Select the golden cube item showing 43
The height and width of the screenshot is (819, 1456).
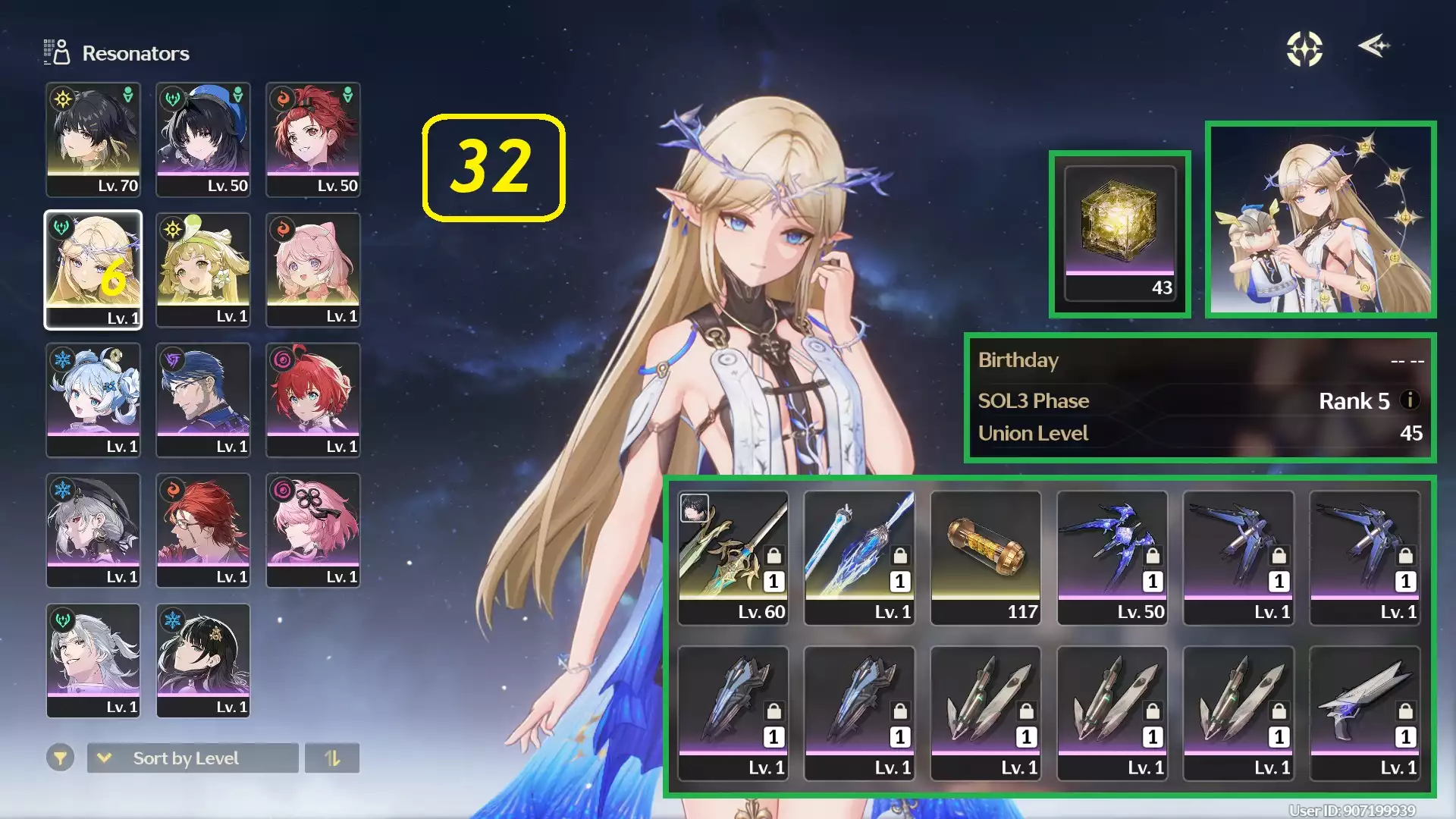[x=1120, y=234]
